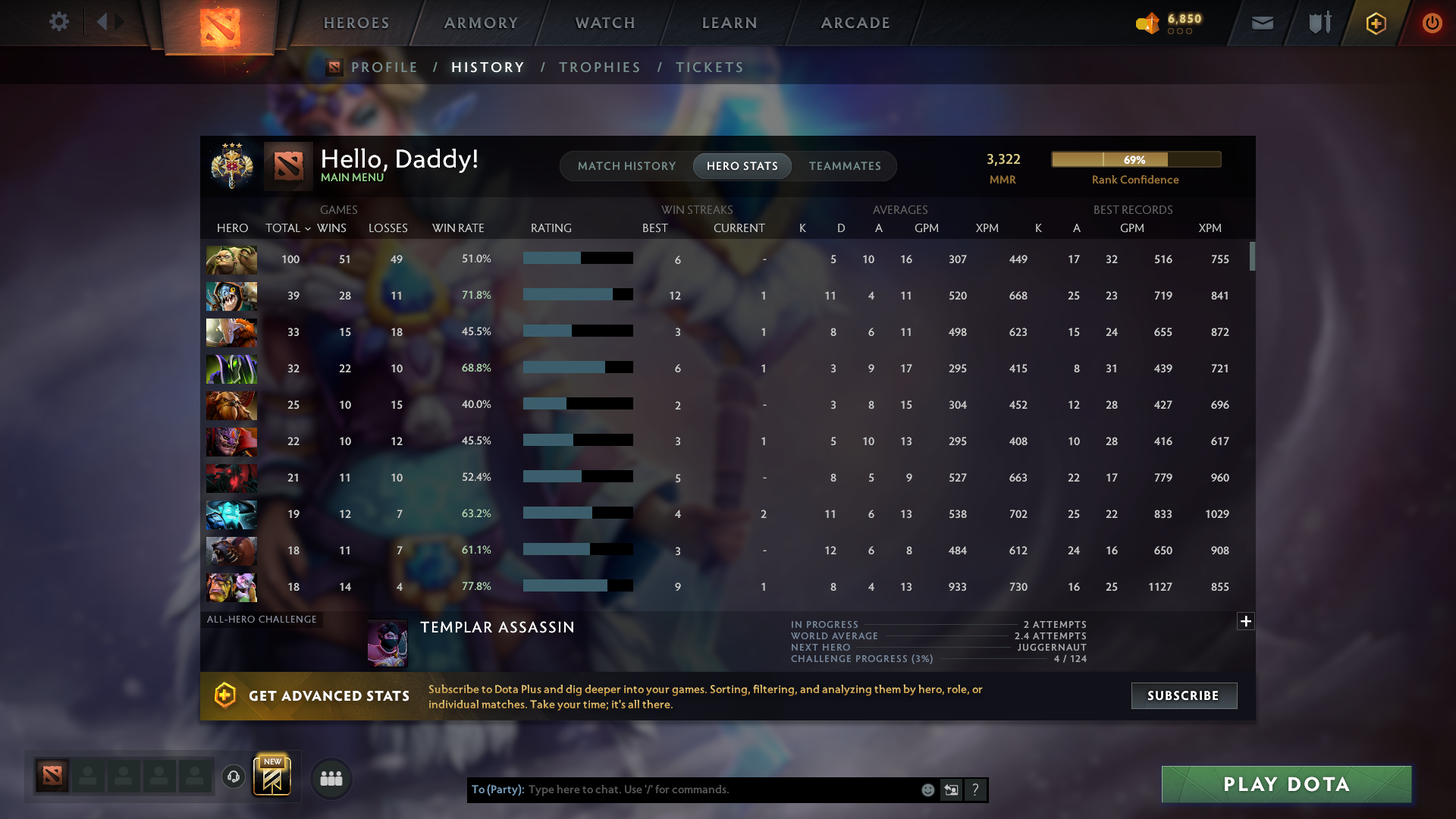Click the Play Dota button
1456x819 pixels.
[x=1285, y=784]
